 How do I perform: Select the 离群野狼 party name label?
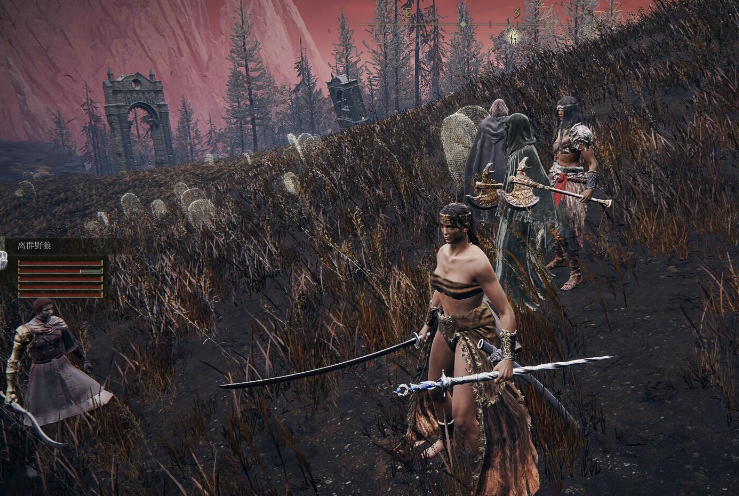click(x=36, y=244)
